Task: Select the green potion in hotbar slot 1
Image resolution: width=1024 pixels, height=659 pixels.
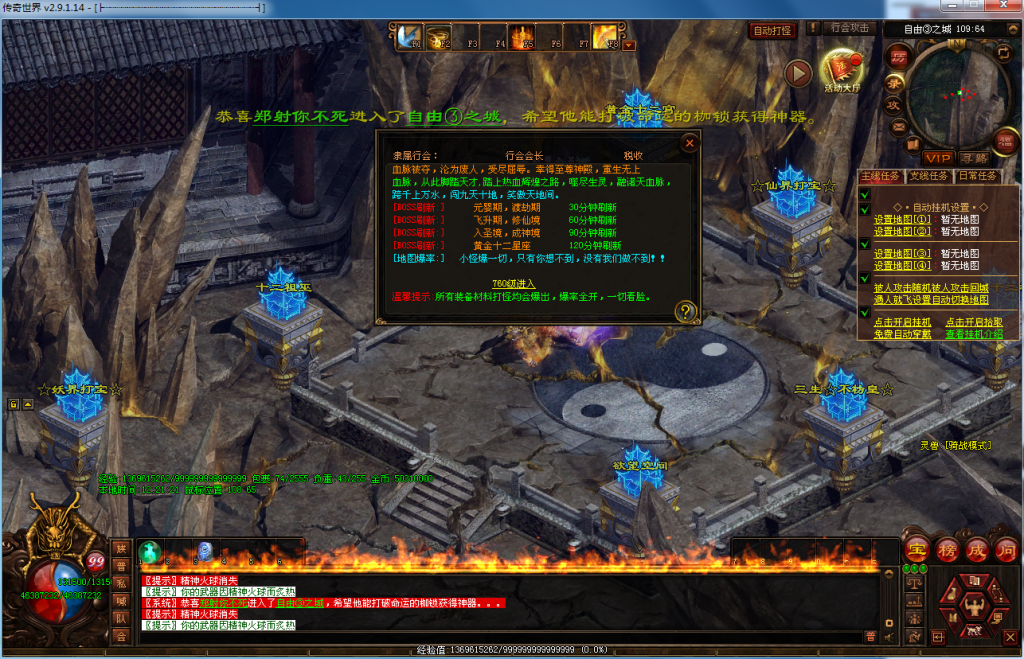Action: [x=150, y=550]
